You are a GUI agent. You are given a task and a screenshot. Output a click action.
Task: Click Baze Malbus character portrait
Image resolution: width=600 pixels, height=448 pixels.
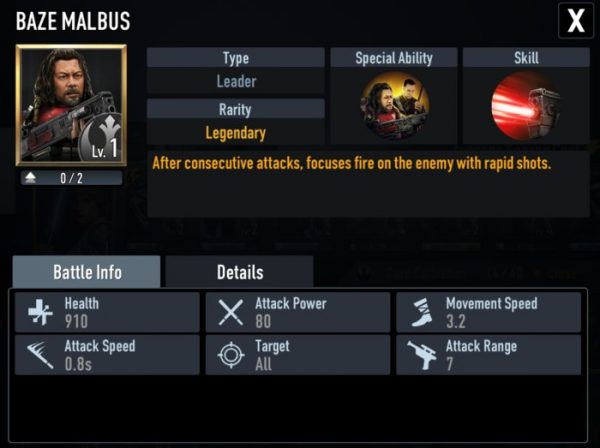click(x=70, y=105)
